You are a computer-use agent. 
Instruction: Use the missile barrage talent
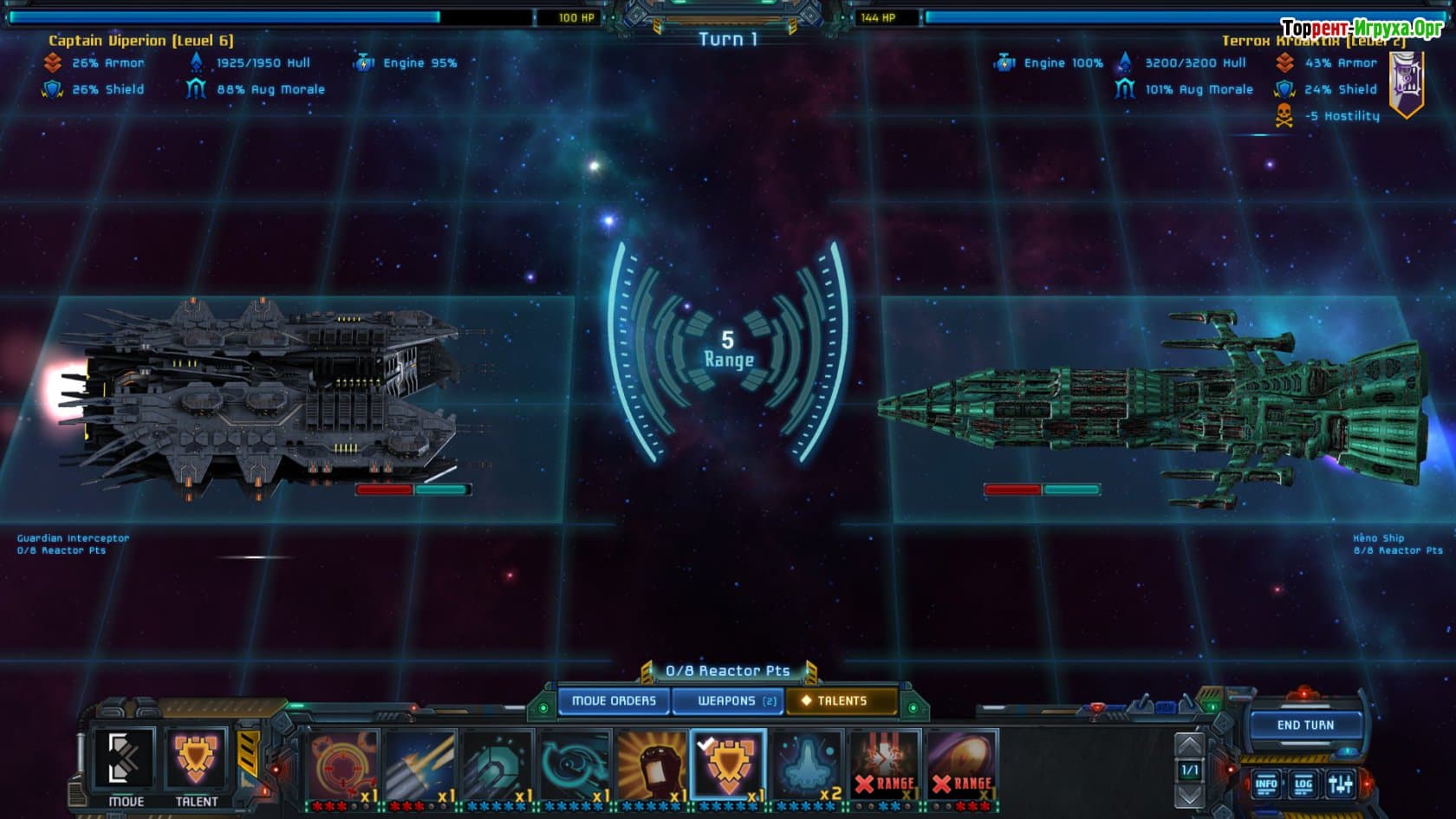pos(419,764)
